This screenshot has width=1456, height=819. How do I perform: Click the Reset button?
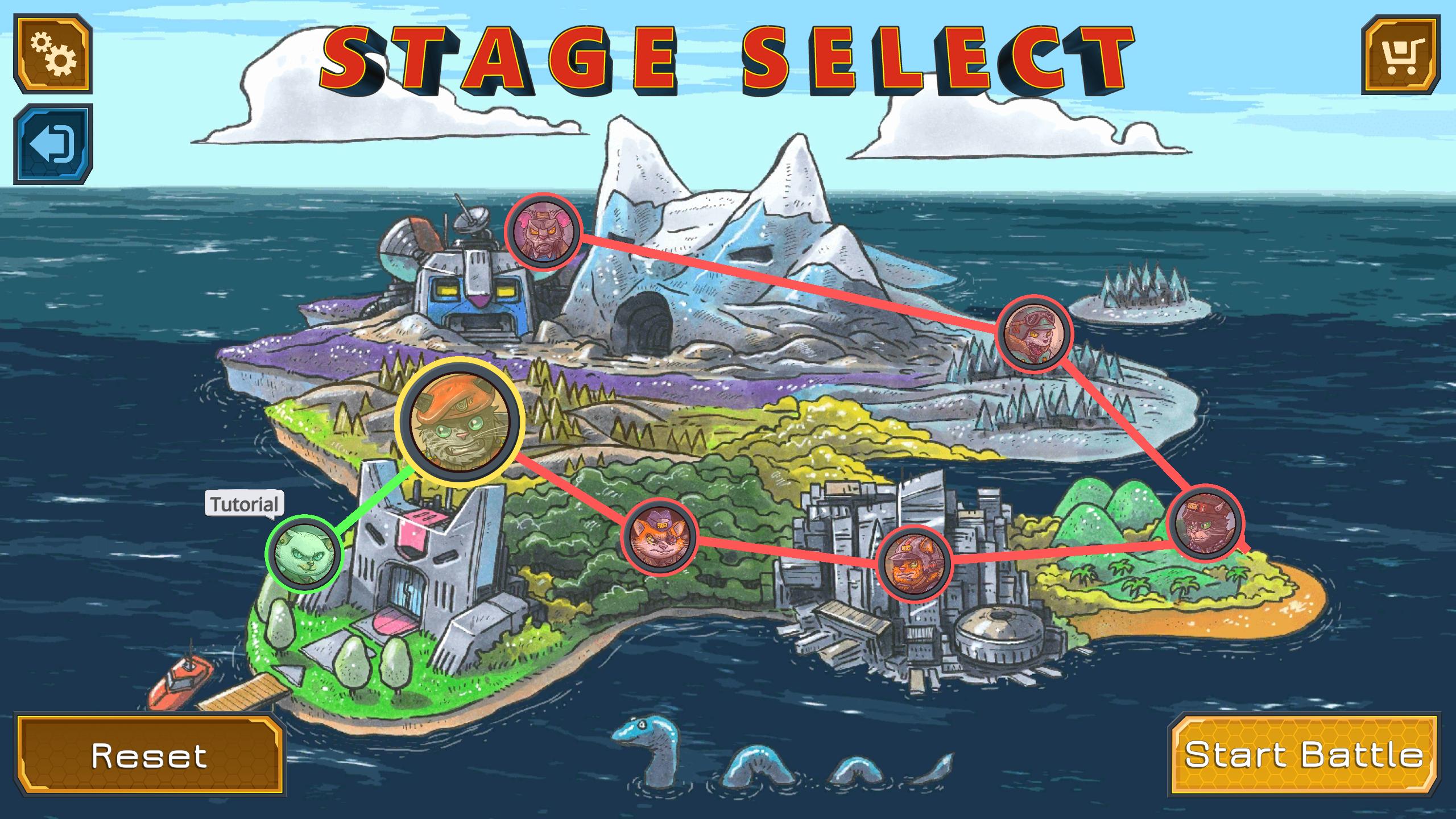[x=151, y=756]
